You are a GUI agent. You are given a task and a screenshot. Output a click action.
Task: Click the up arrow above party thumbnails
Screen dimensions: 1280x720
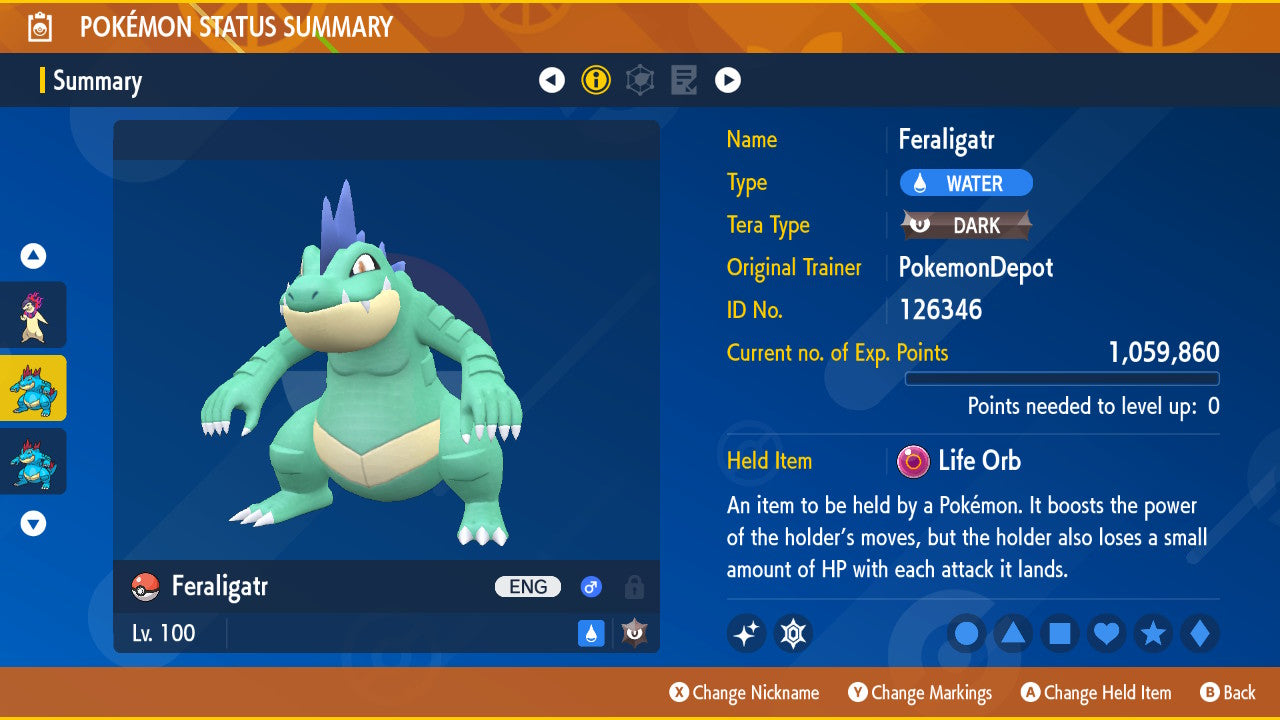[34, 257]
